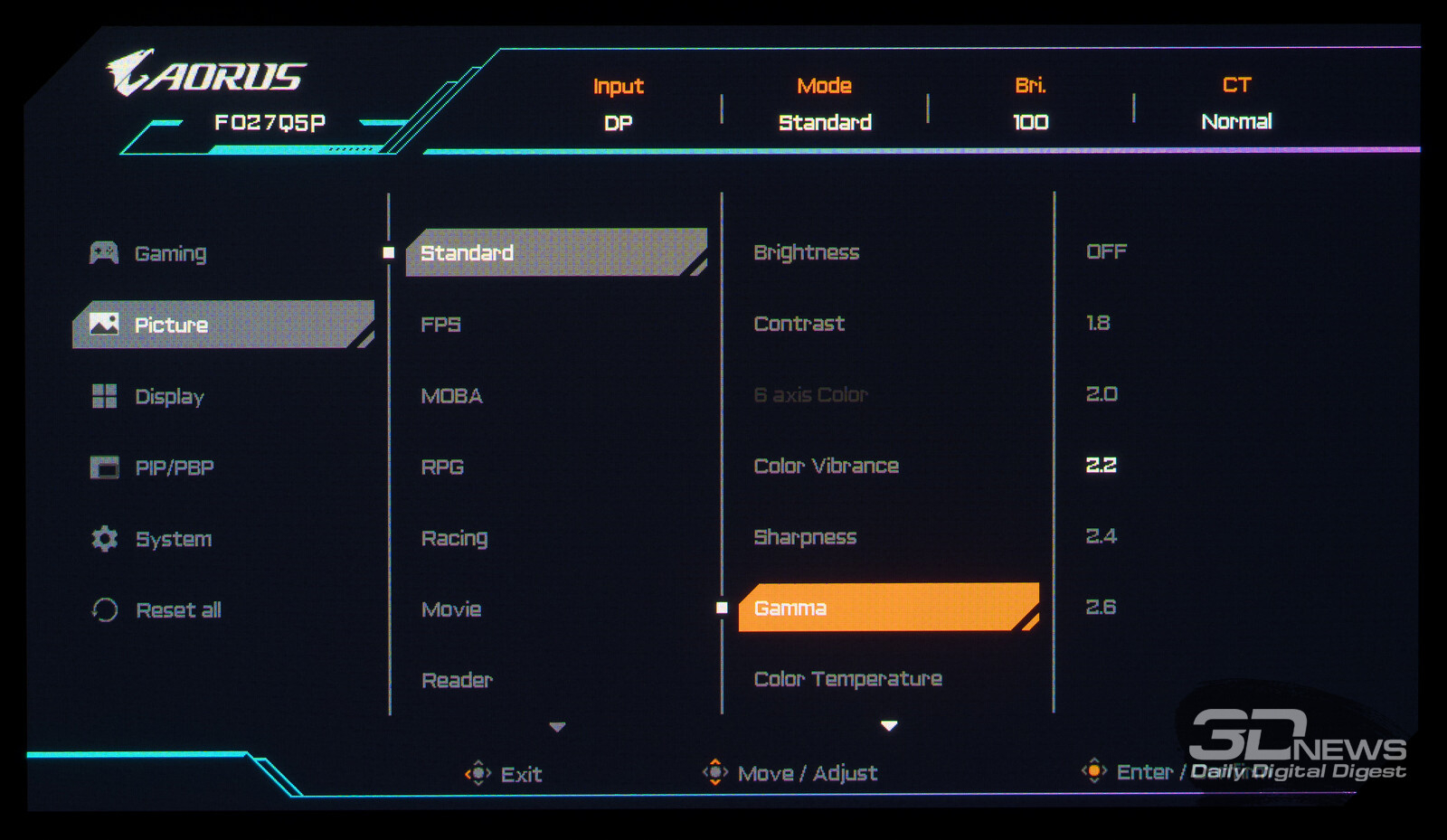Open the Color Temperature setting
Viewport: 1447px width, 840px height.
847,679
